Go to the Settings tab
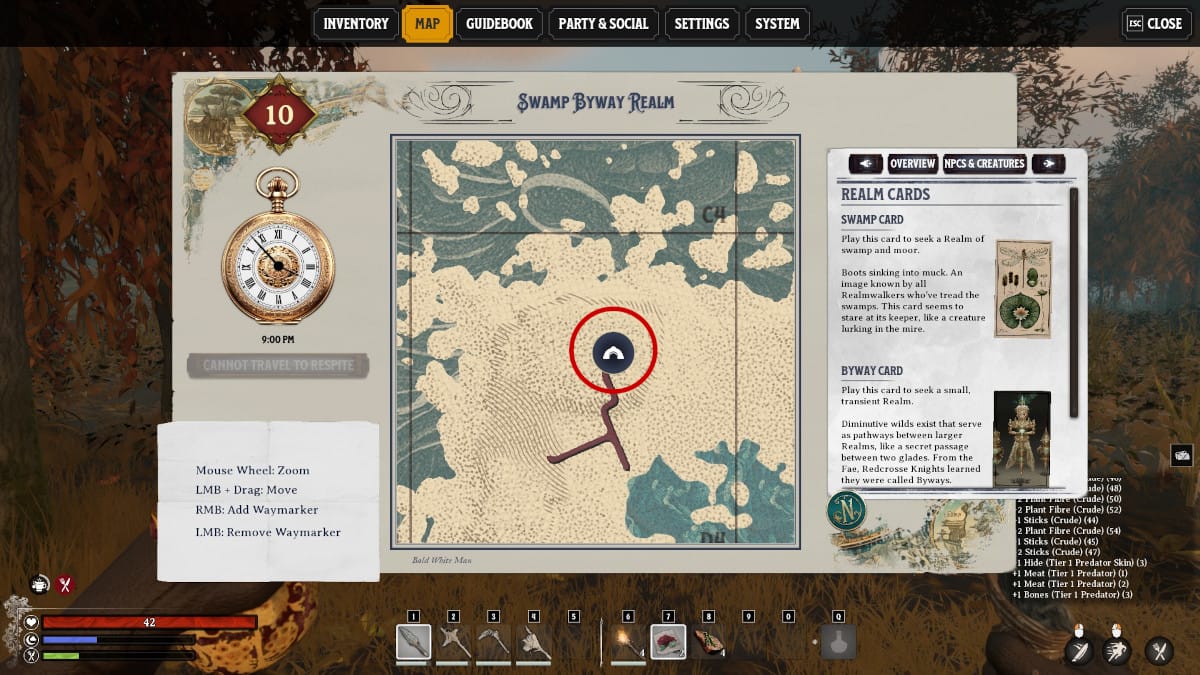Image resolution: width=1200 pixels, height=675 pixels. pyautogui.click(x=701, y=24)
